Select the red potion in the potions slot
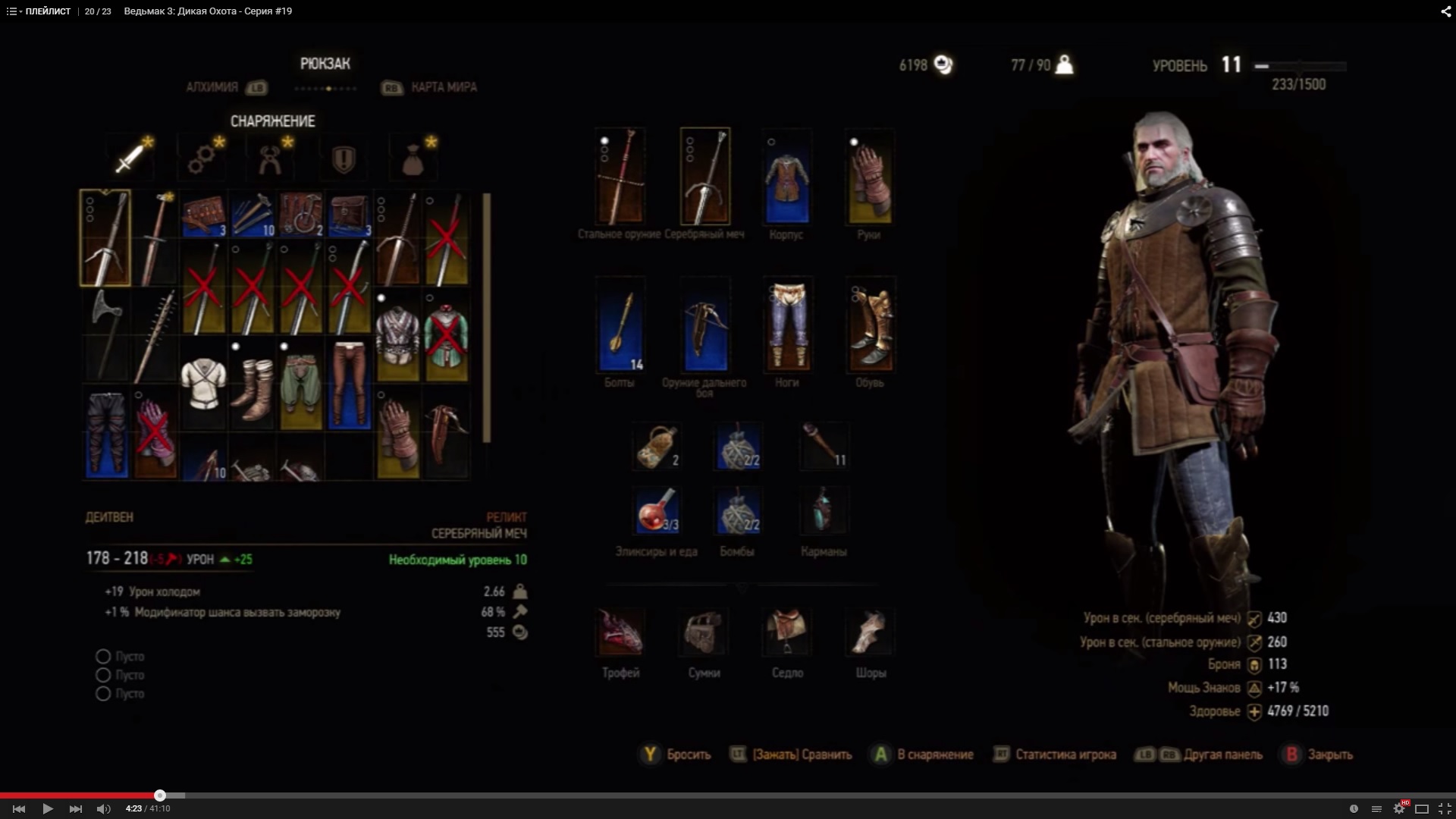The image size is (1456, 819). coord(657,510)
